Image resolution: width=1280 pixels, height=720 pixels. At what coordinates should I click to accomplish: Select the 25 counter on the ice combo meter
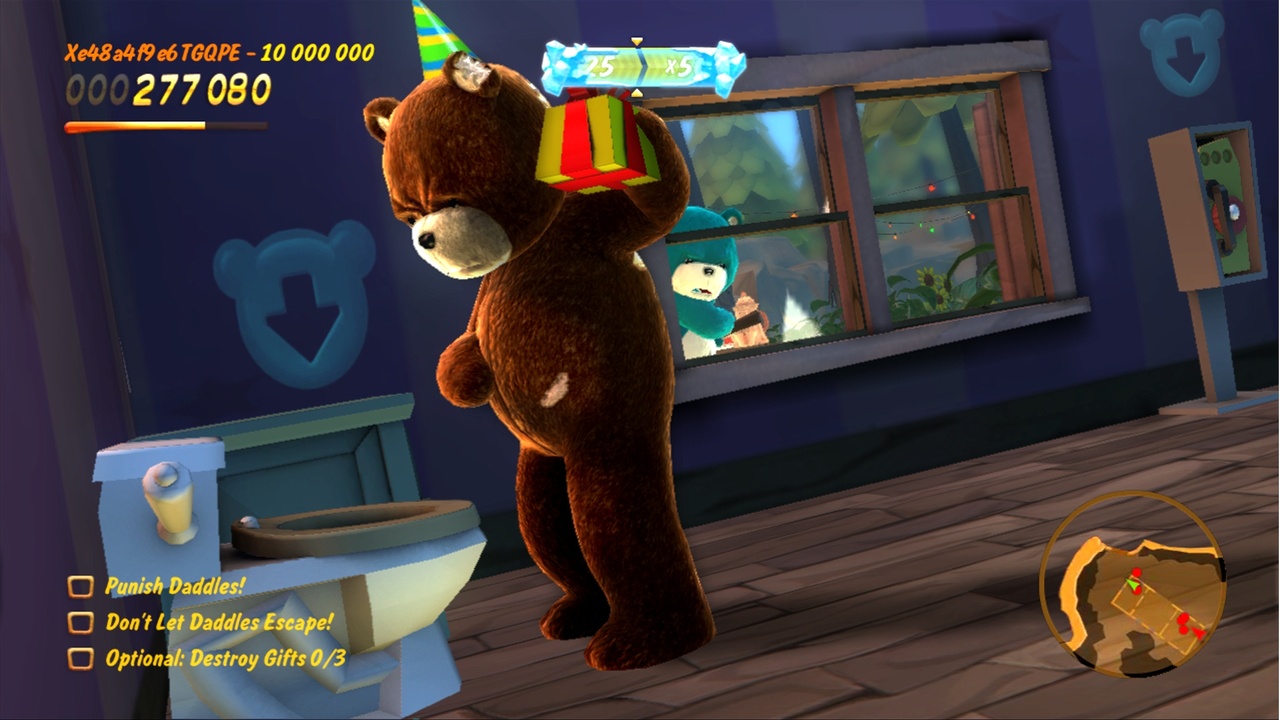click(x=600, y=65)
